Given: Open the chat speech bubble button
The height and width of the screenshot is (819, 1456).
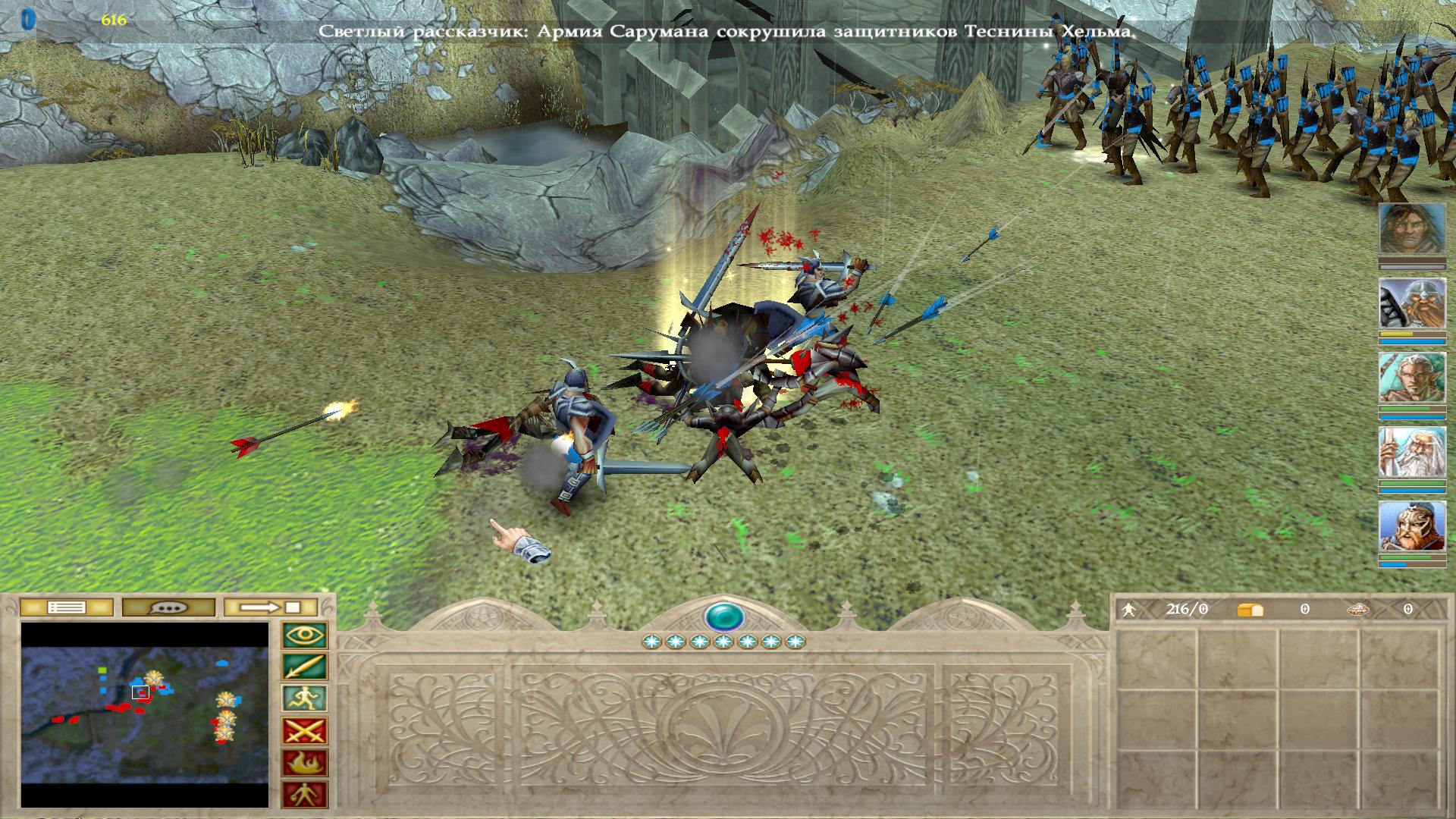Looking at the screenshot, I should (168, 607).
